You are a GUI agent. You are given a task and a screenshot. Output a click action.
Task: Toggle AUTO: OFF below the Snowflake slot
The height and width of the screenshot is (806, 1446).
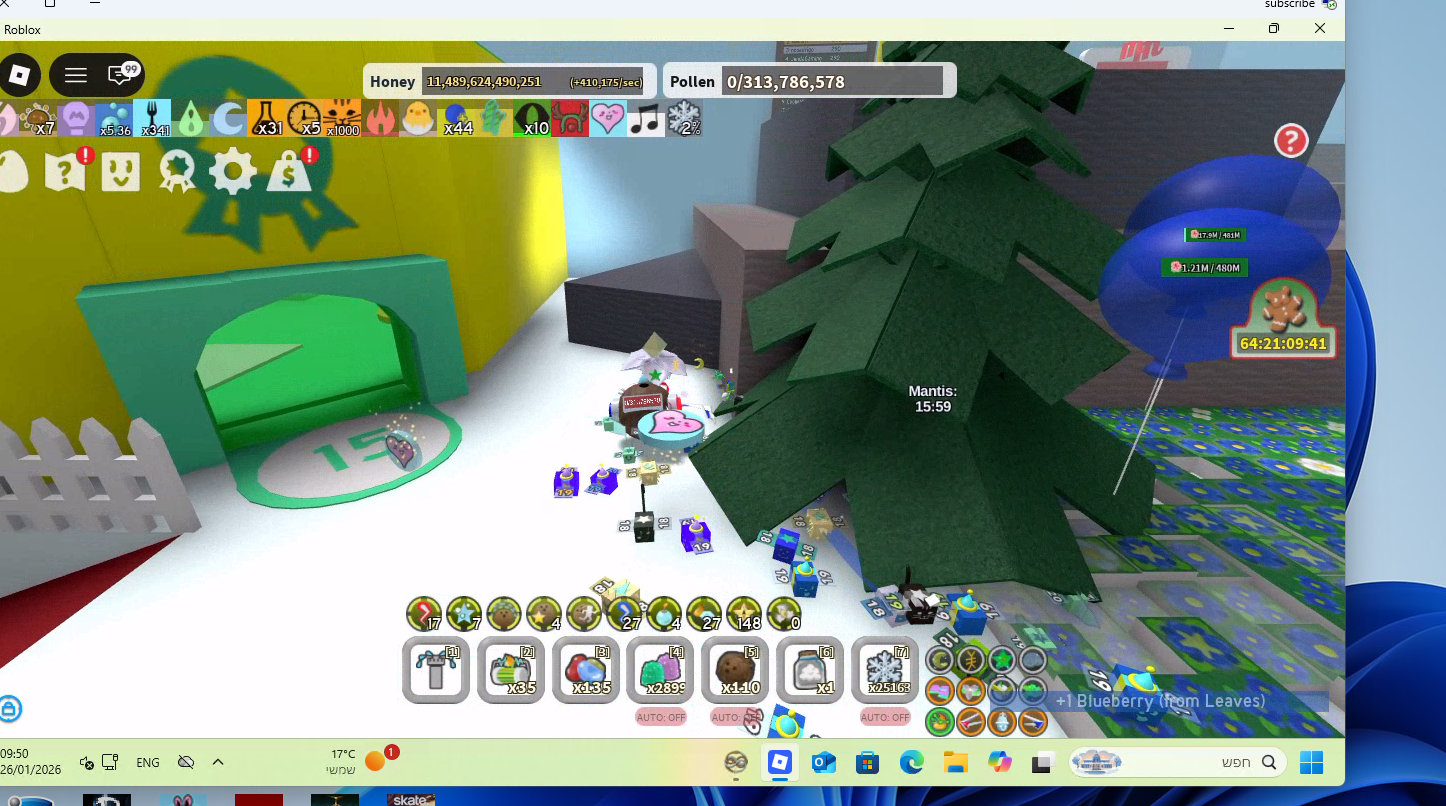click(885, 717)
